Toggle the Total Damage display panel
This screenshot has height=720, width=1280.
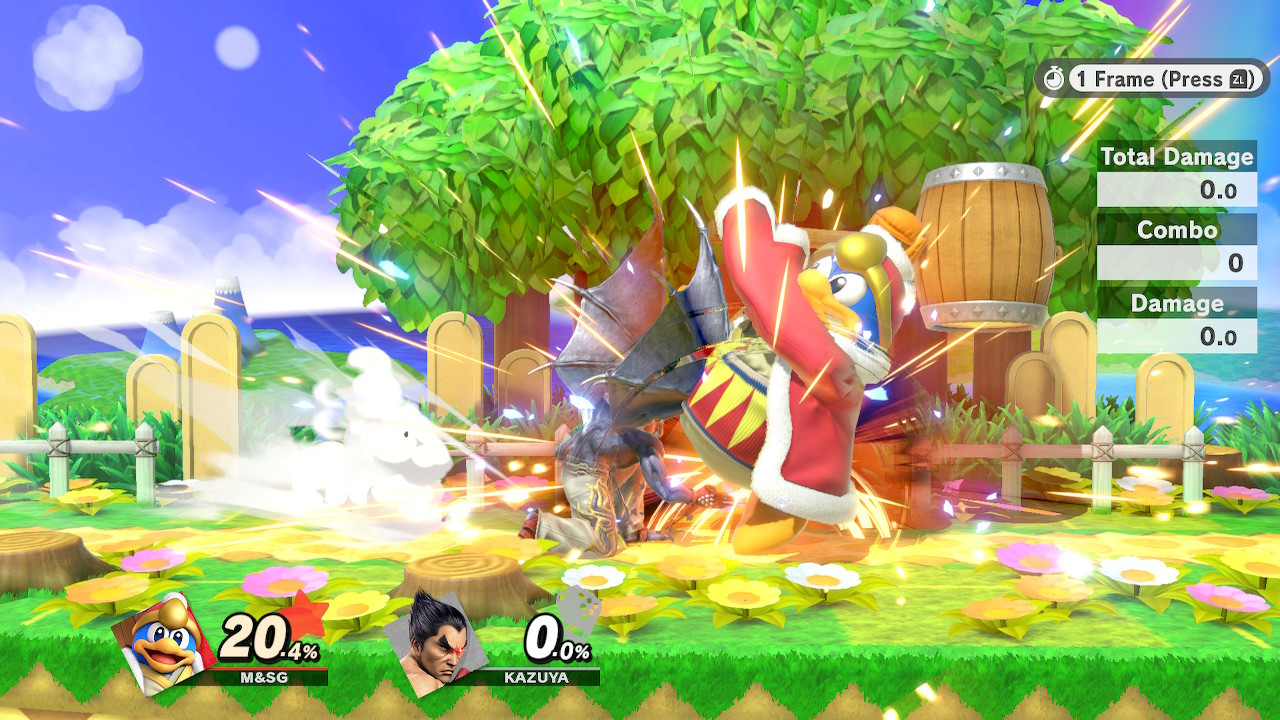(1177, 158)
